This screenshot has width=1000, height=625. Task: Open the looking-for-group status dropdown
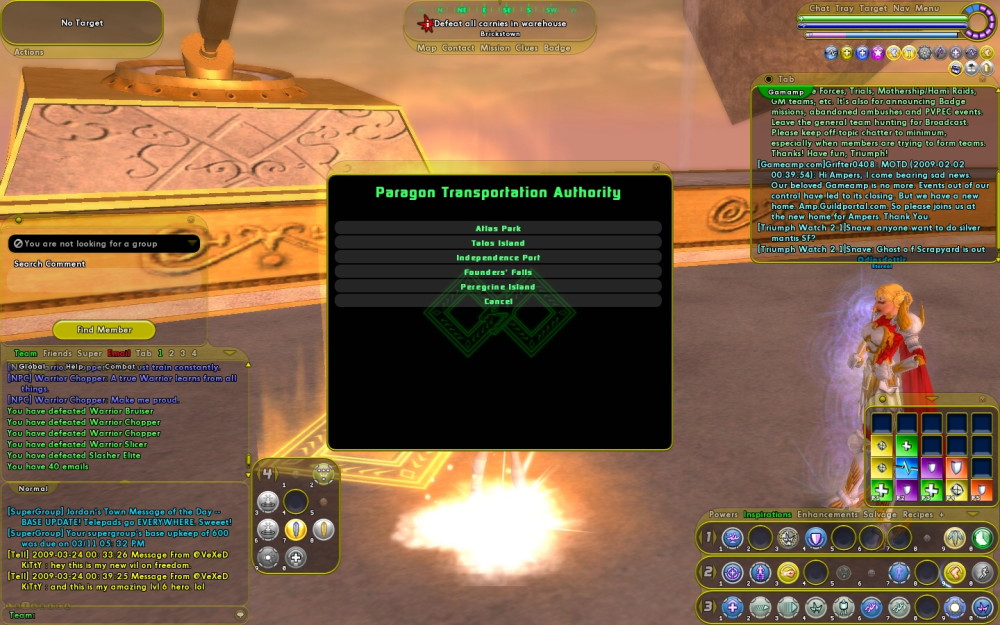(x=104, y=243)
